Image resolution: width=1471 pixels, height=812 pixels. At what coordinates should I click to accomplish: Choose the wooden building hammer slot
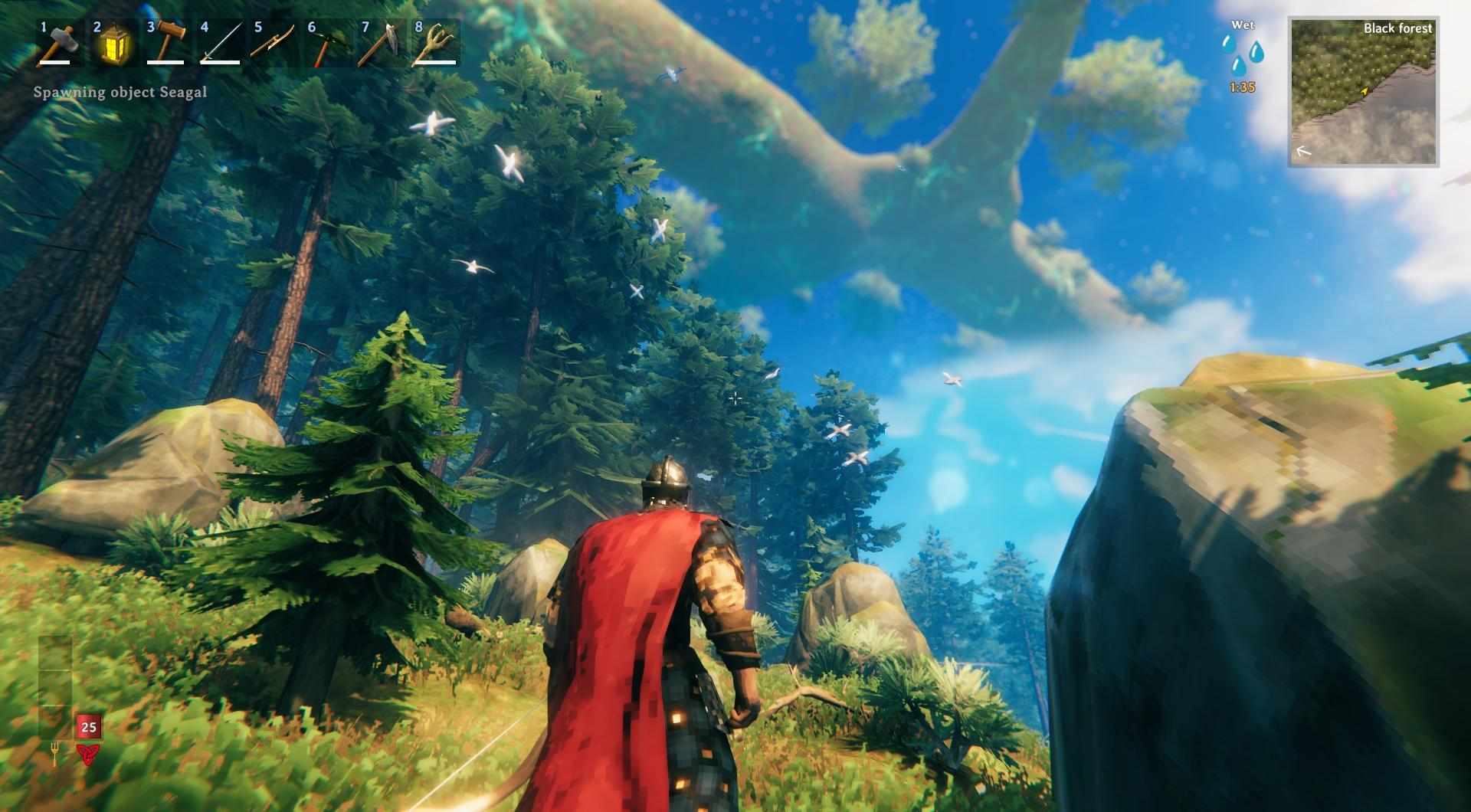pos(165,43)
